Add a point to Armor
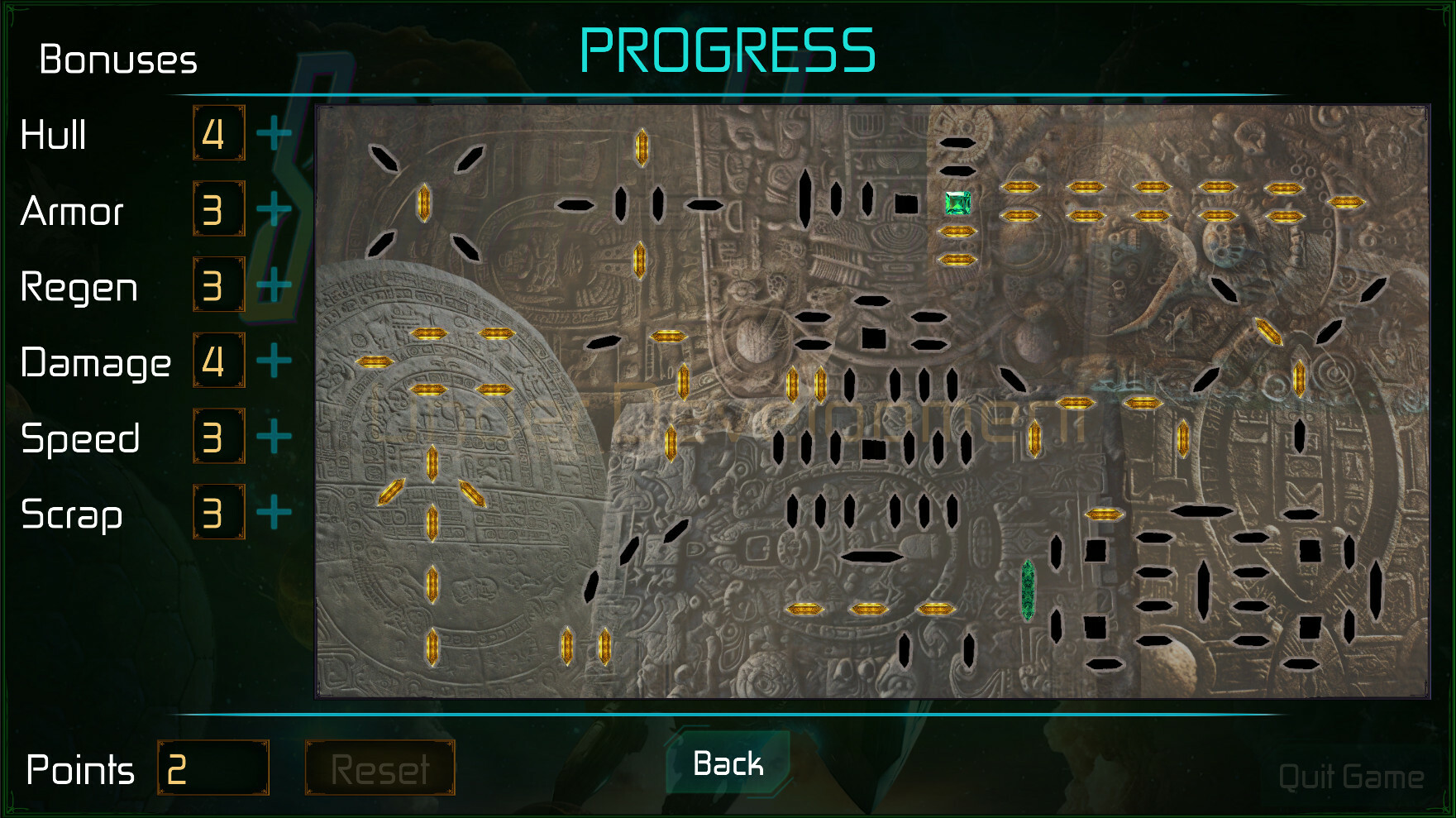 (x=273, y=209)
